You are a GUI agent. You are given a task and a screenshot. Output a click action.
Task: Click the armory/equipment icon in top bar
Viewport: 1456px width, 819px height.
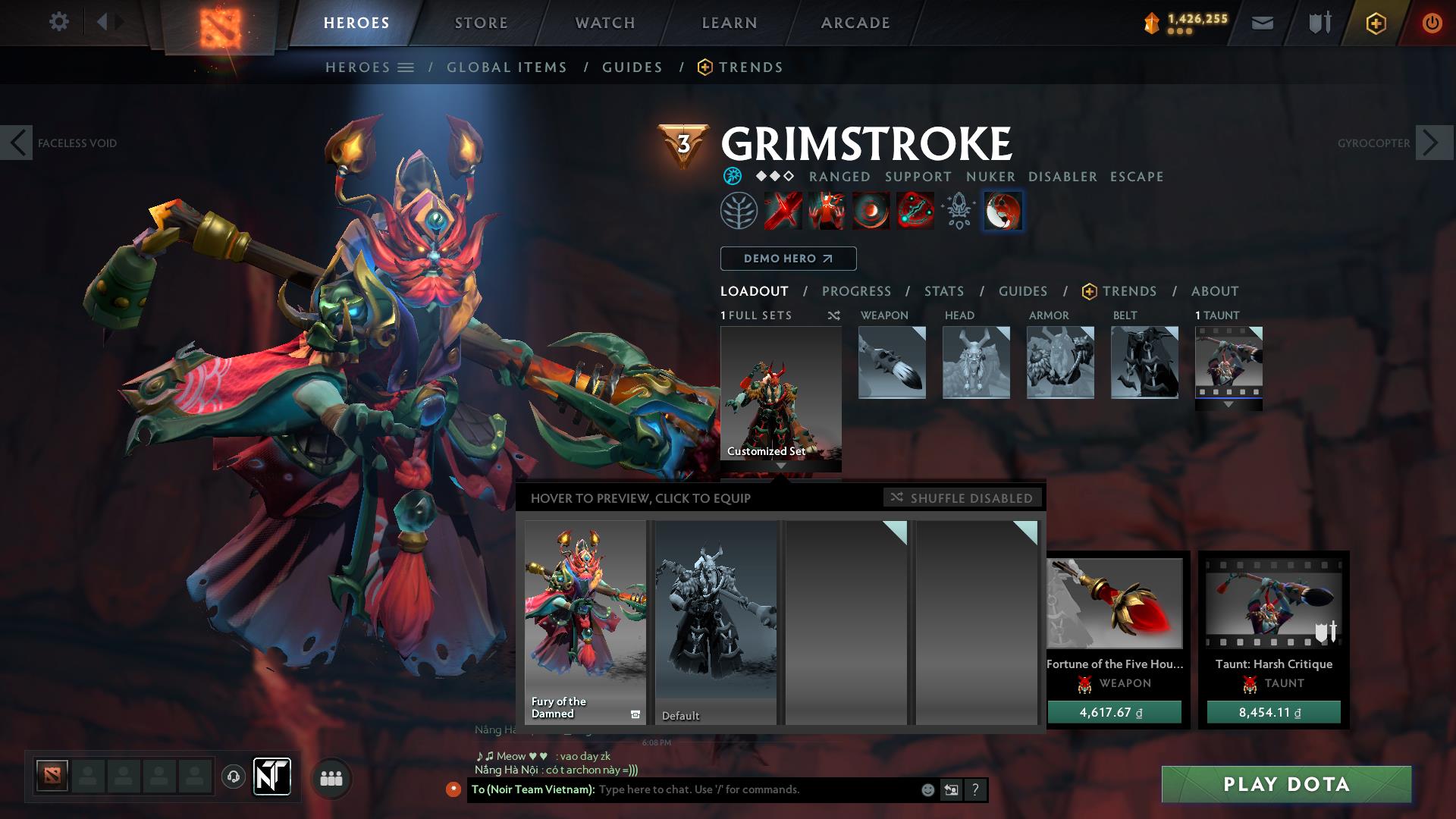(1318, 22)
